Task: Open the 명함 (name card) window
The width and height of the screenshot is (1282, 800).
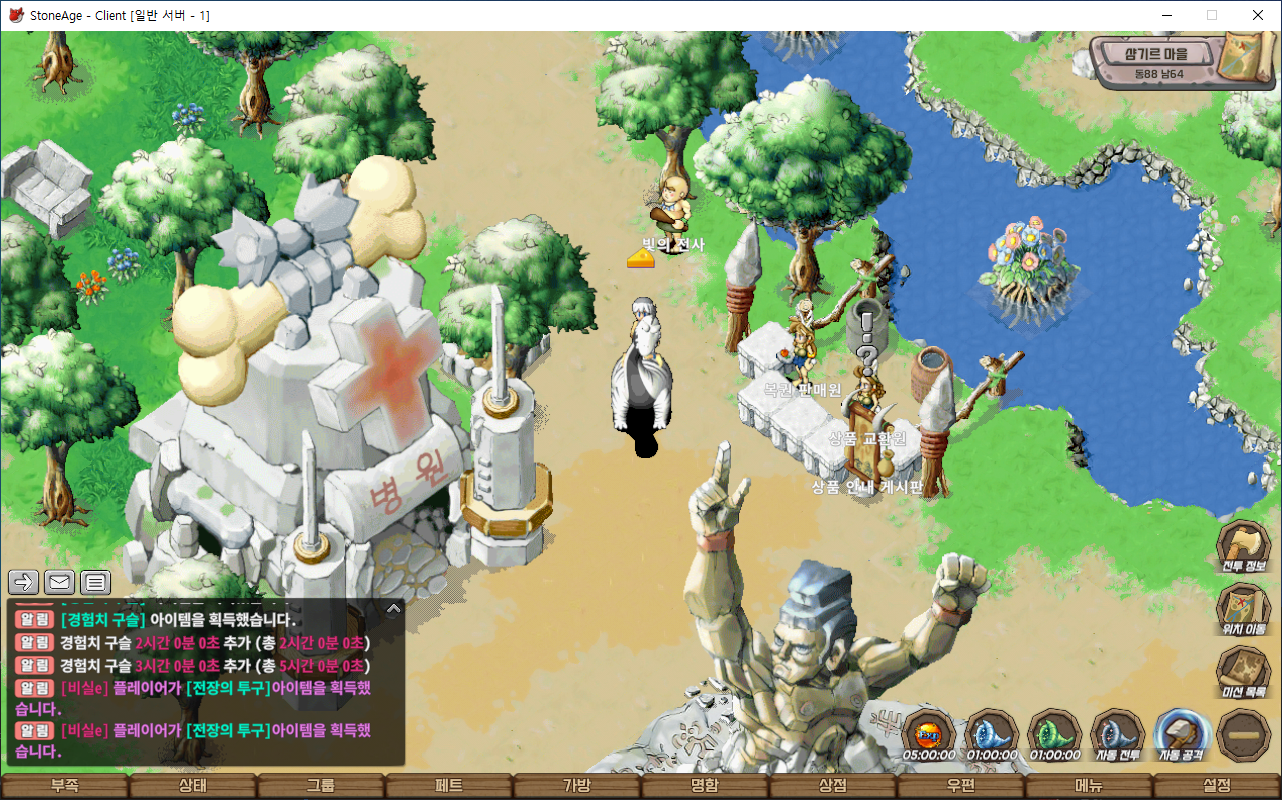Action: coord(704,786)
